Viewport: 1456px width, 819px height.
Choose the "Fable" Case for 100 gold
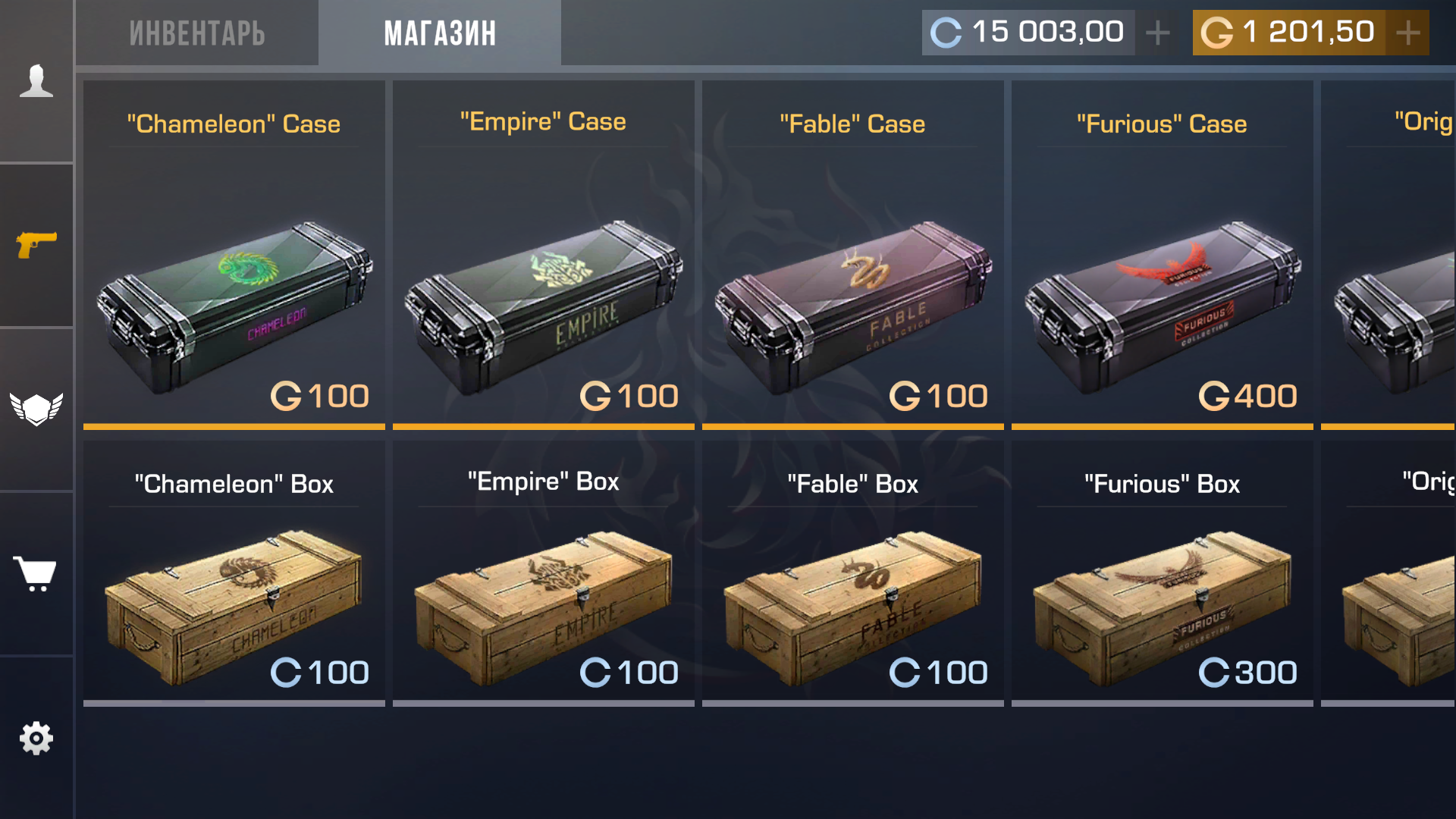point(853,254)
